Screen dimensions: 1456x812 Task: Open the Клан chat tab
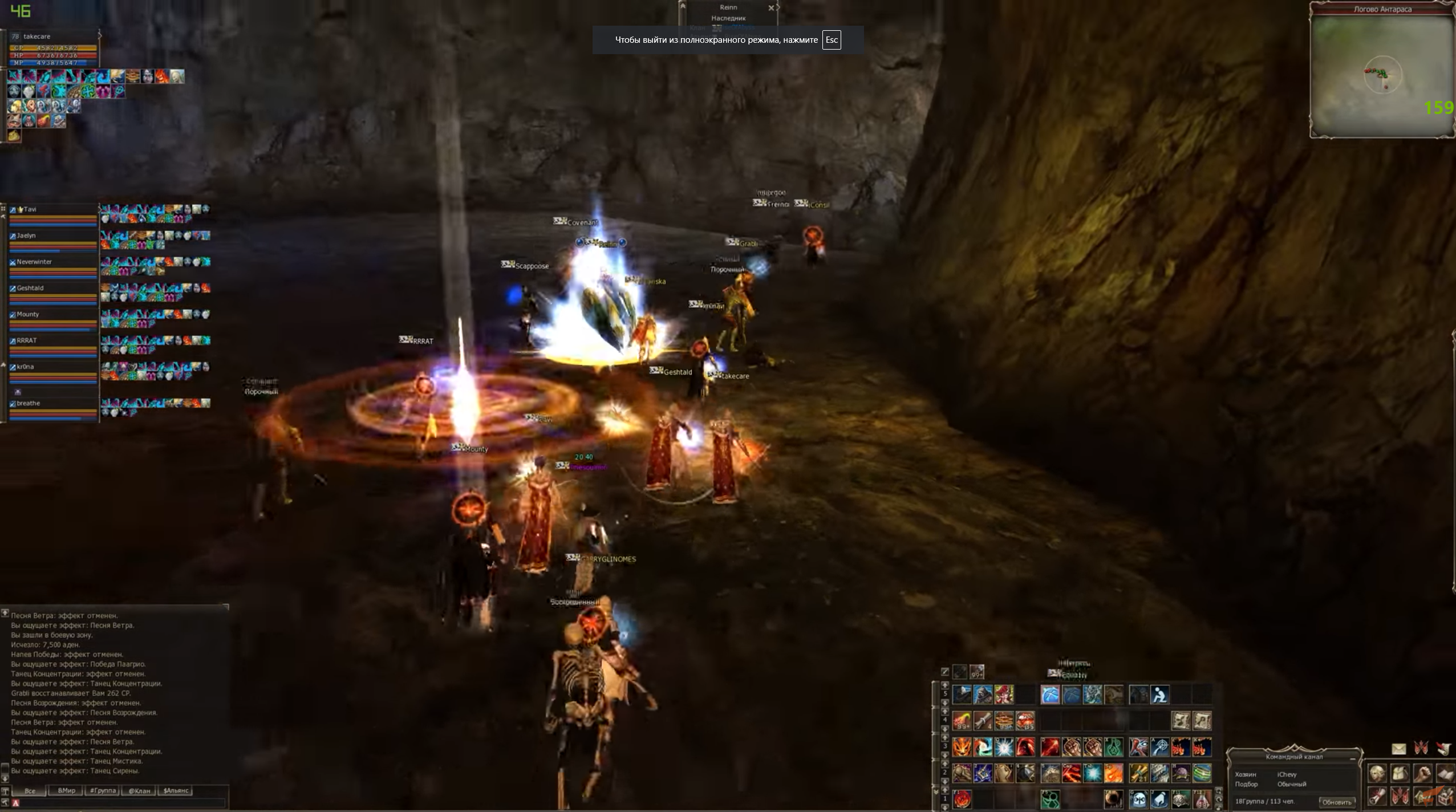pyautogui.click(x=139, y=791)
